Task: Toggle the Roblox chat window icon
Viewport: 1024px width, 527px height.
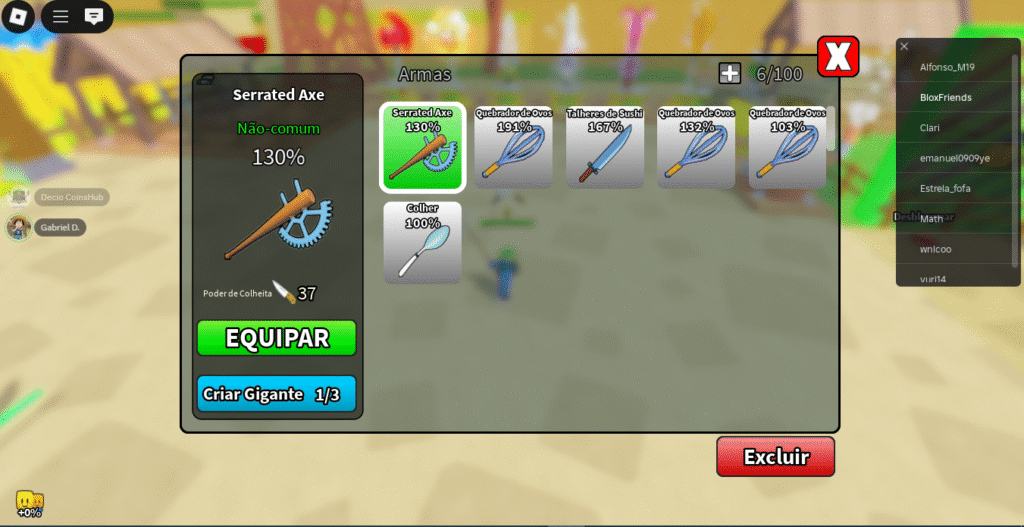Action: pyautogui.click(x=93, y=17)
